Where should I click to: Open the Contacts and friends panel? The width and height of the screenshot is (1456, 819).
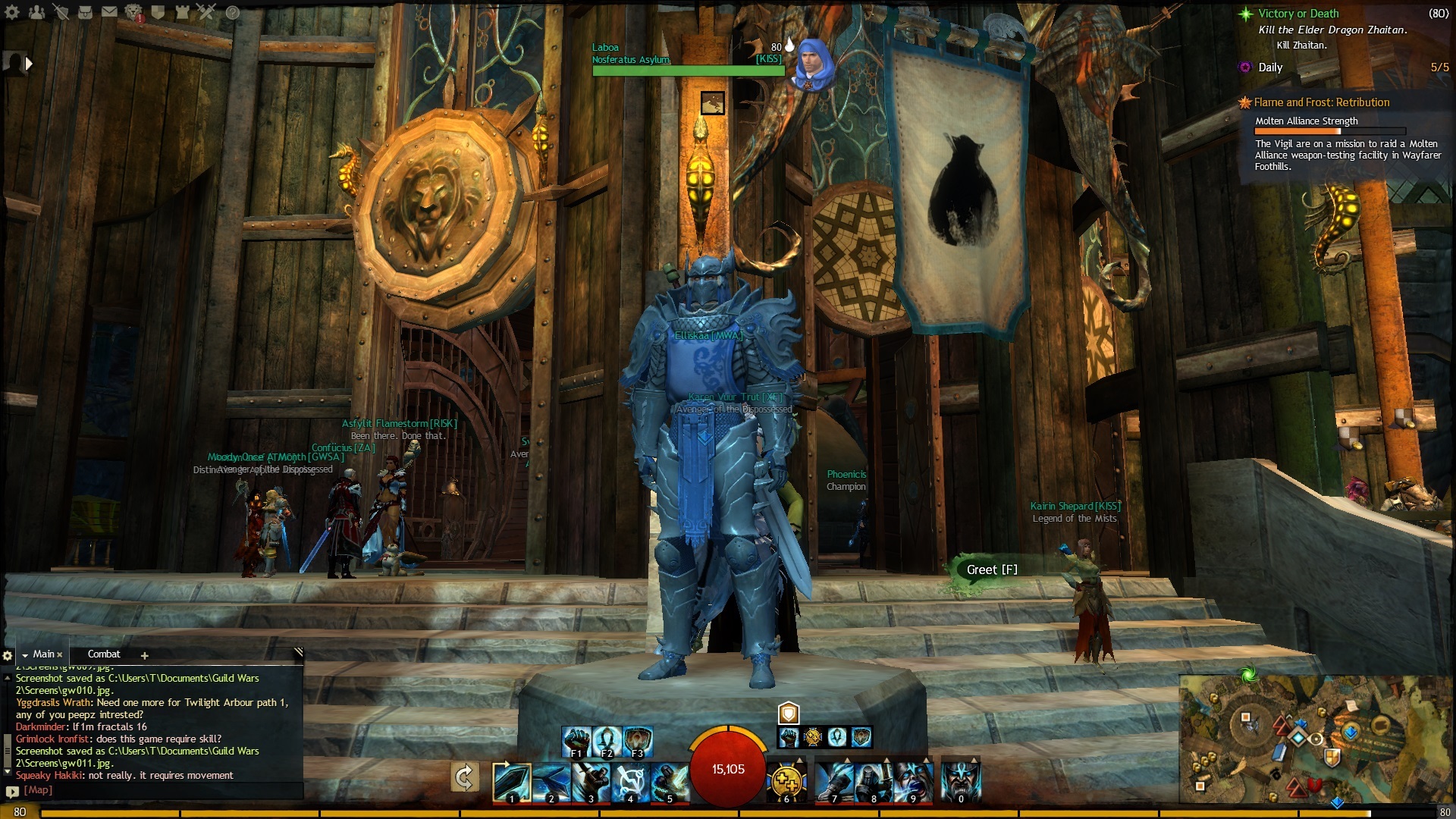click(x=36, y=12)
